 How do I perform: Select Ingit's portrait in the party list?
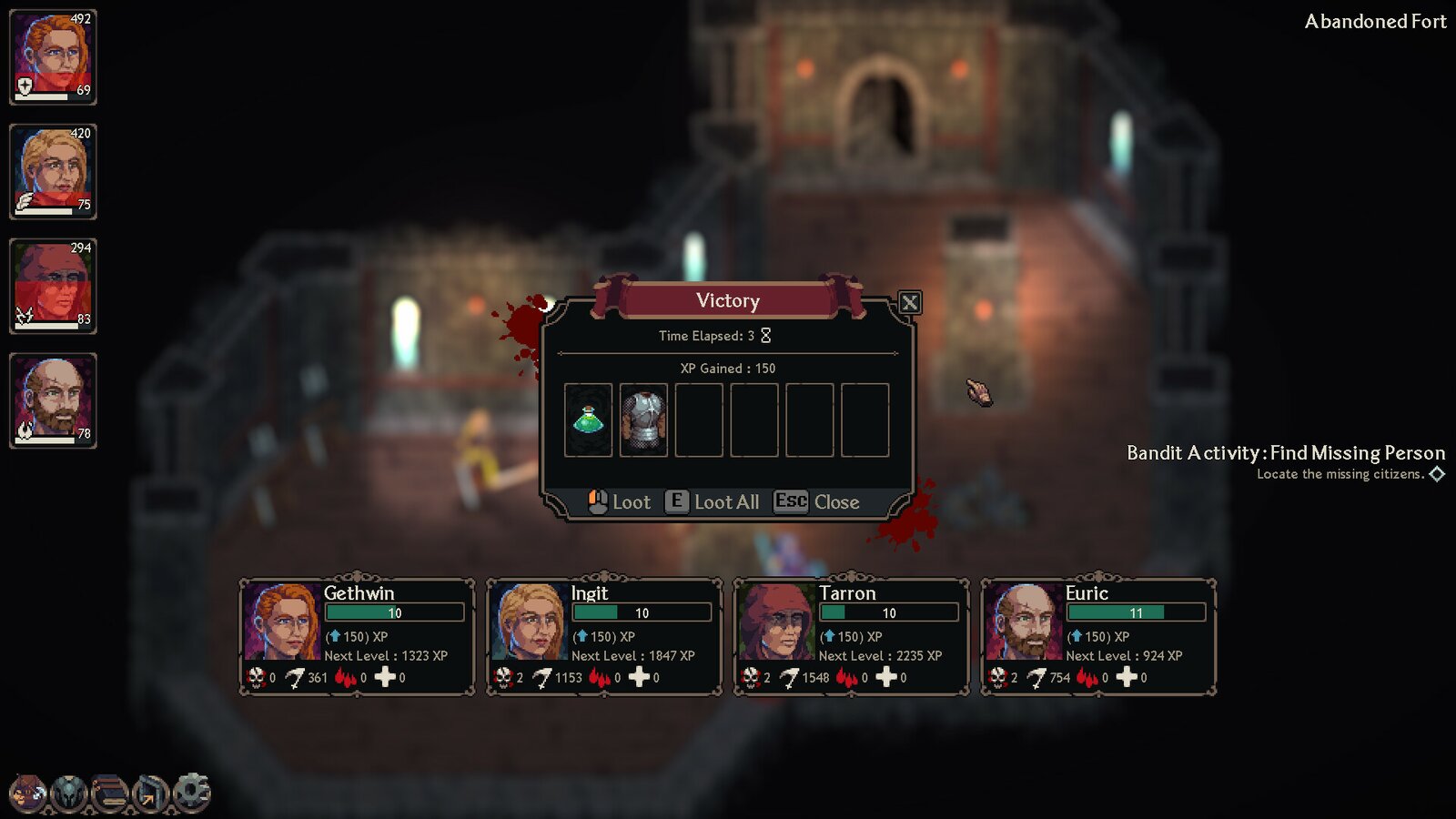tap(53, 172)
